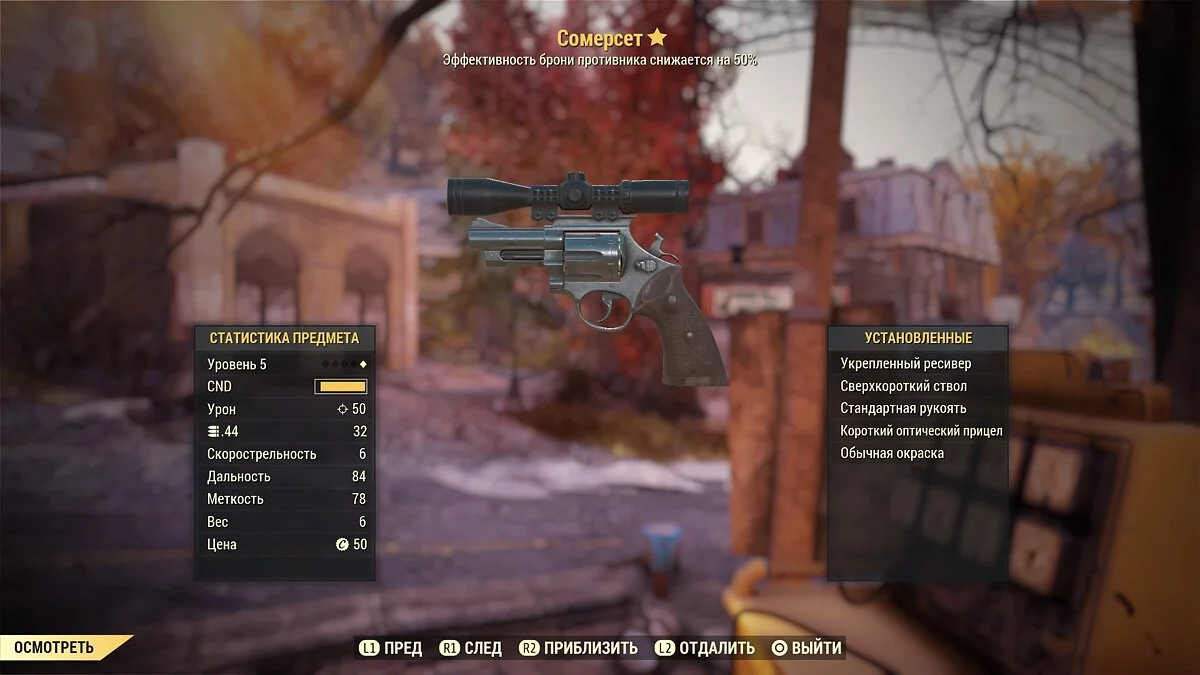This screenshot has height=675, width=1200.
Task: Show the next item with СЛЕД
Action: [470, 648]
